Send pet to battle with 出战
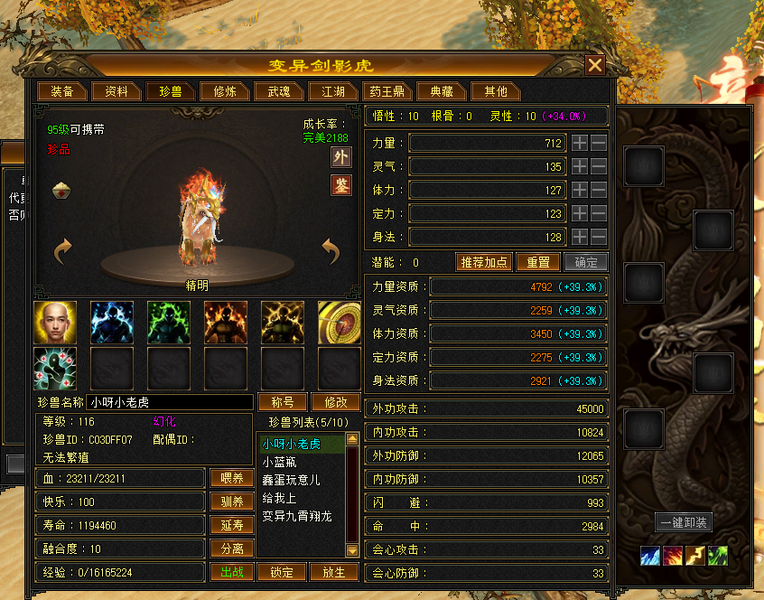Image resolution: width=764 pixels, height=600 pixels. click(x=230, y=573)
